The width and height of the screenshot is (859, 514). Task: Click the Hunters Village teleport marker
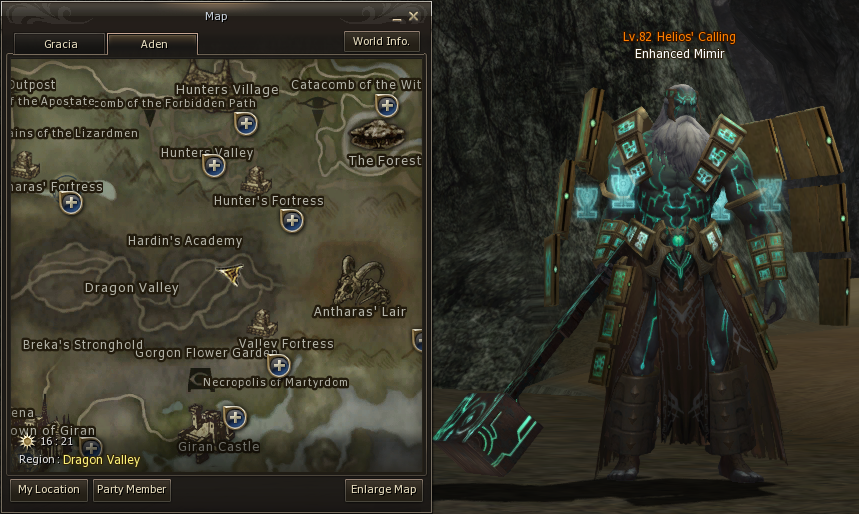(246, 123)
